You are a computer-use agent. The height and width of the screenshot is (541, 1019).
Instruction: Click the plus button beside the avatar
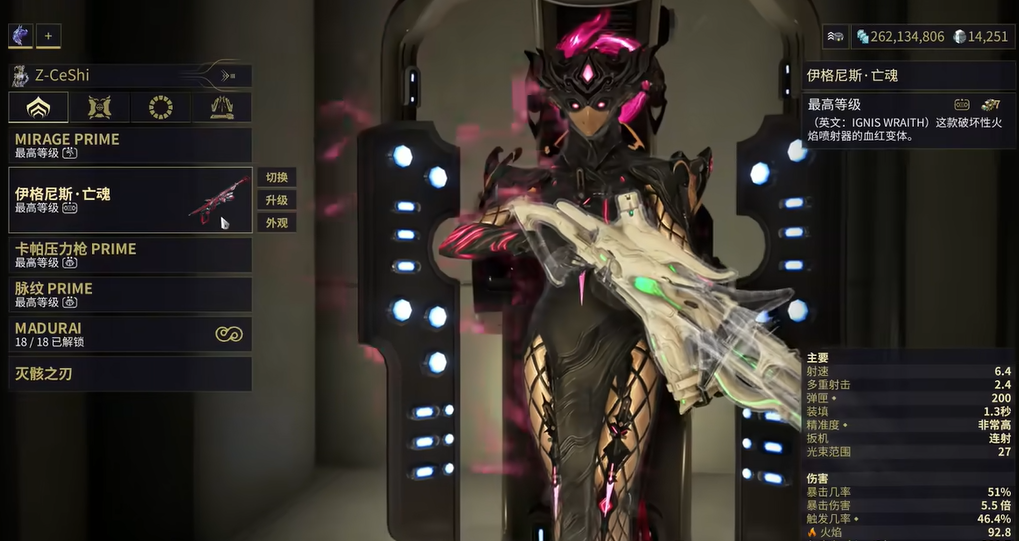point(48,36)
